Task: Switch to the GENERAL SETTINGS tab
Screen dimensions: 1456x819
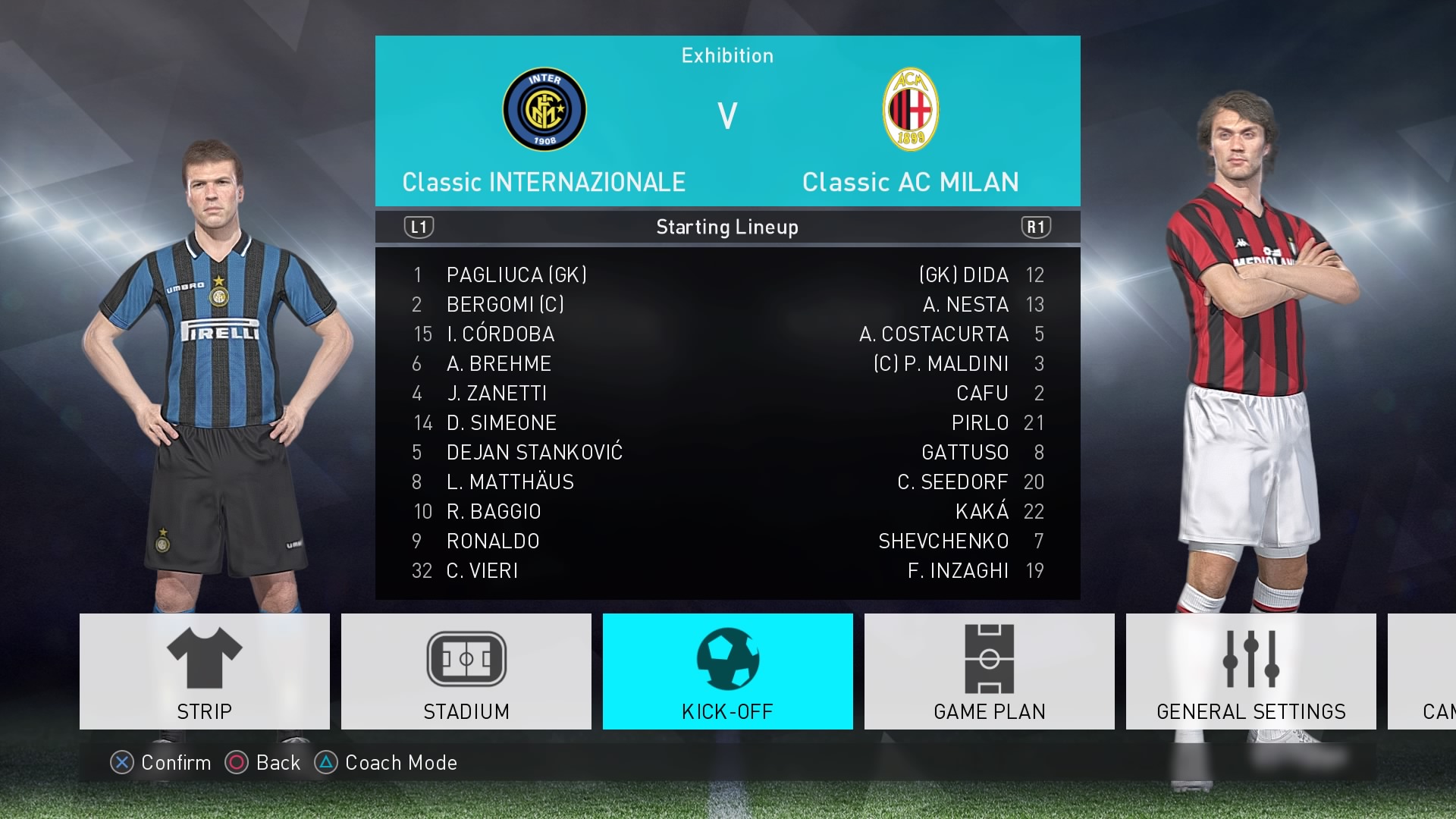Action: tap(1250, 711)
